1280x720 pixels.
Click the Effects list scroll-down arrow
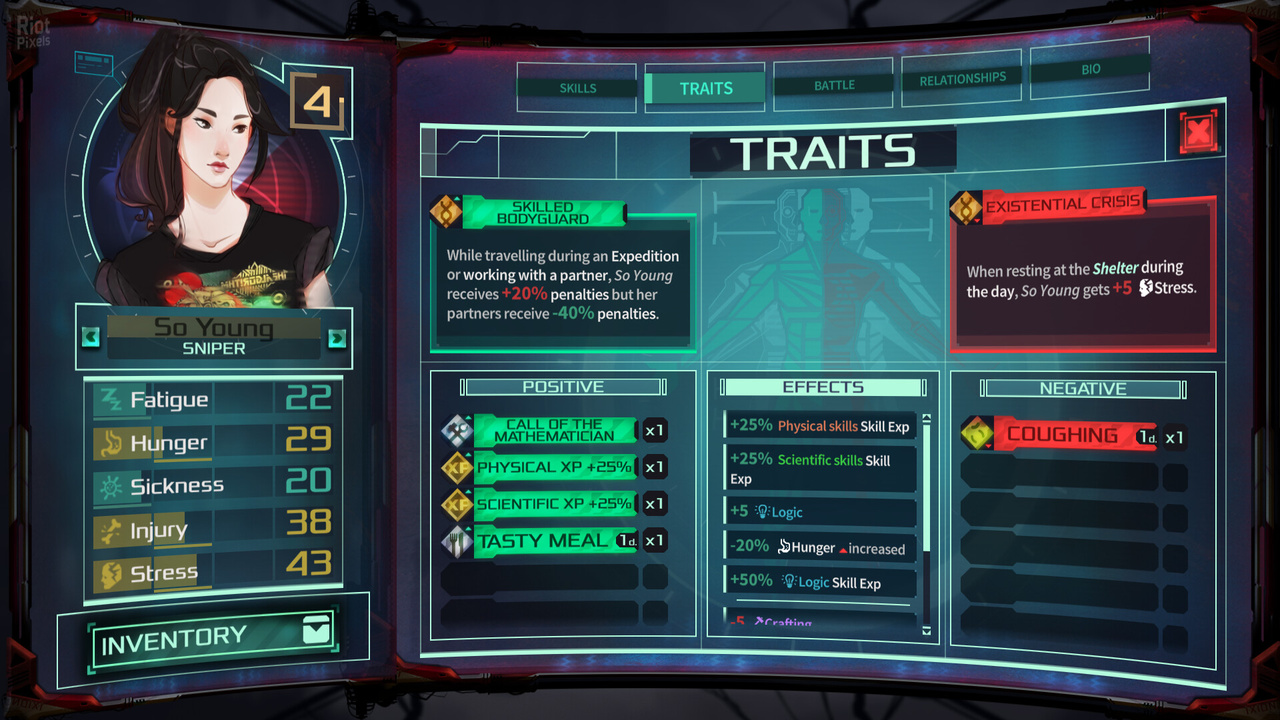click(926, 631)
